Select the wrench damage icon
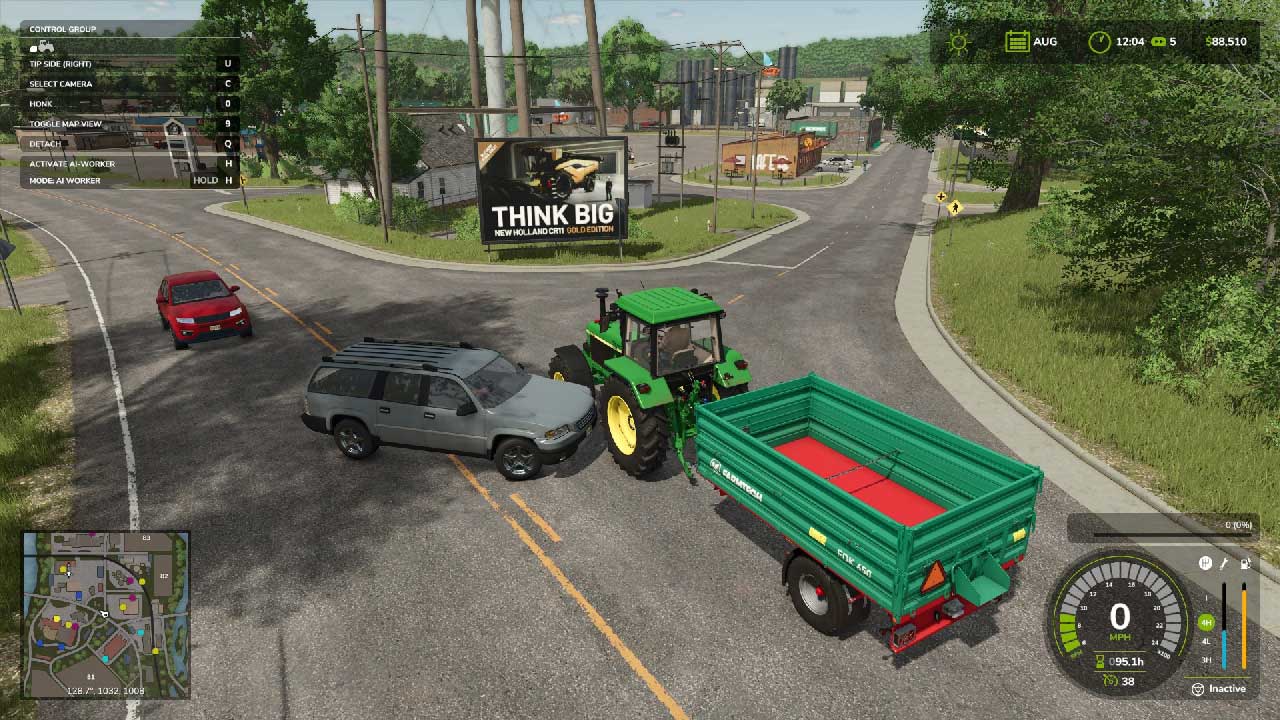Image resolution: width=1280 pixels, height=720 pixels. tap(1225, 563)
